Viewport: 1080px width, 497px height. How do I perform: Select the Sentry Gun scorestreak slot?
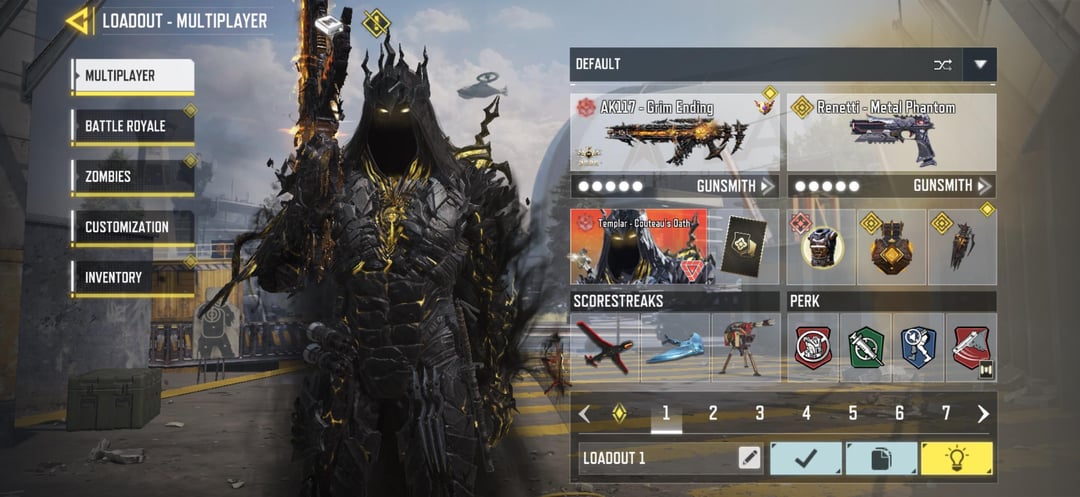click(745, 347)
